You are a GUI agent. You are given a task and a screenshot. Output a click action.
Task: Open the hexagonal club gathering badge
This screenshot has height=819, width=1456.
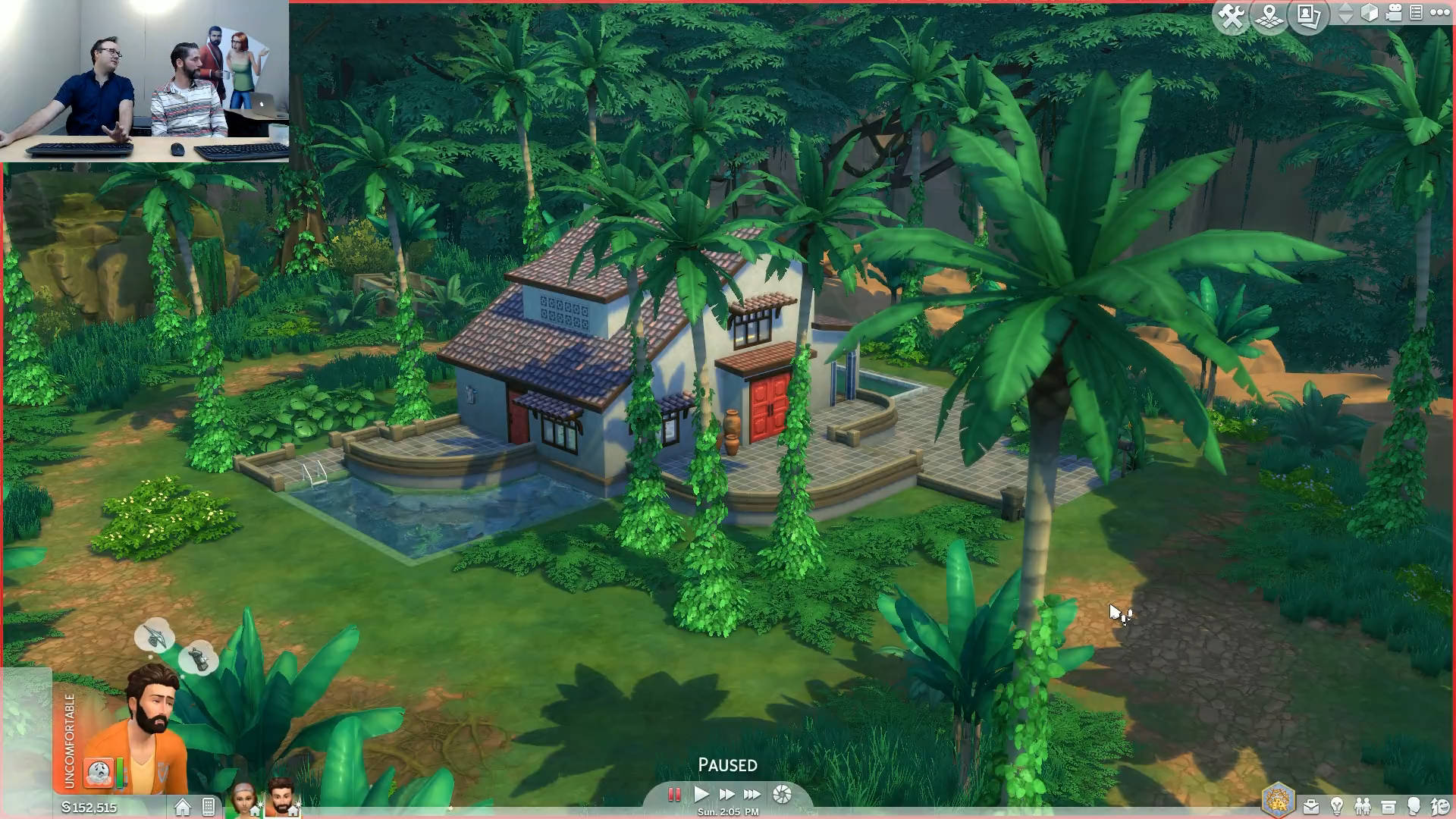(1278, 801)
